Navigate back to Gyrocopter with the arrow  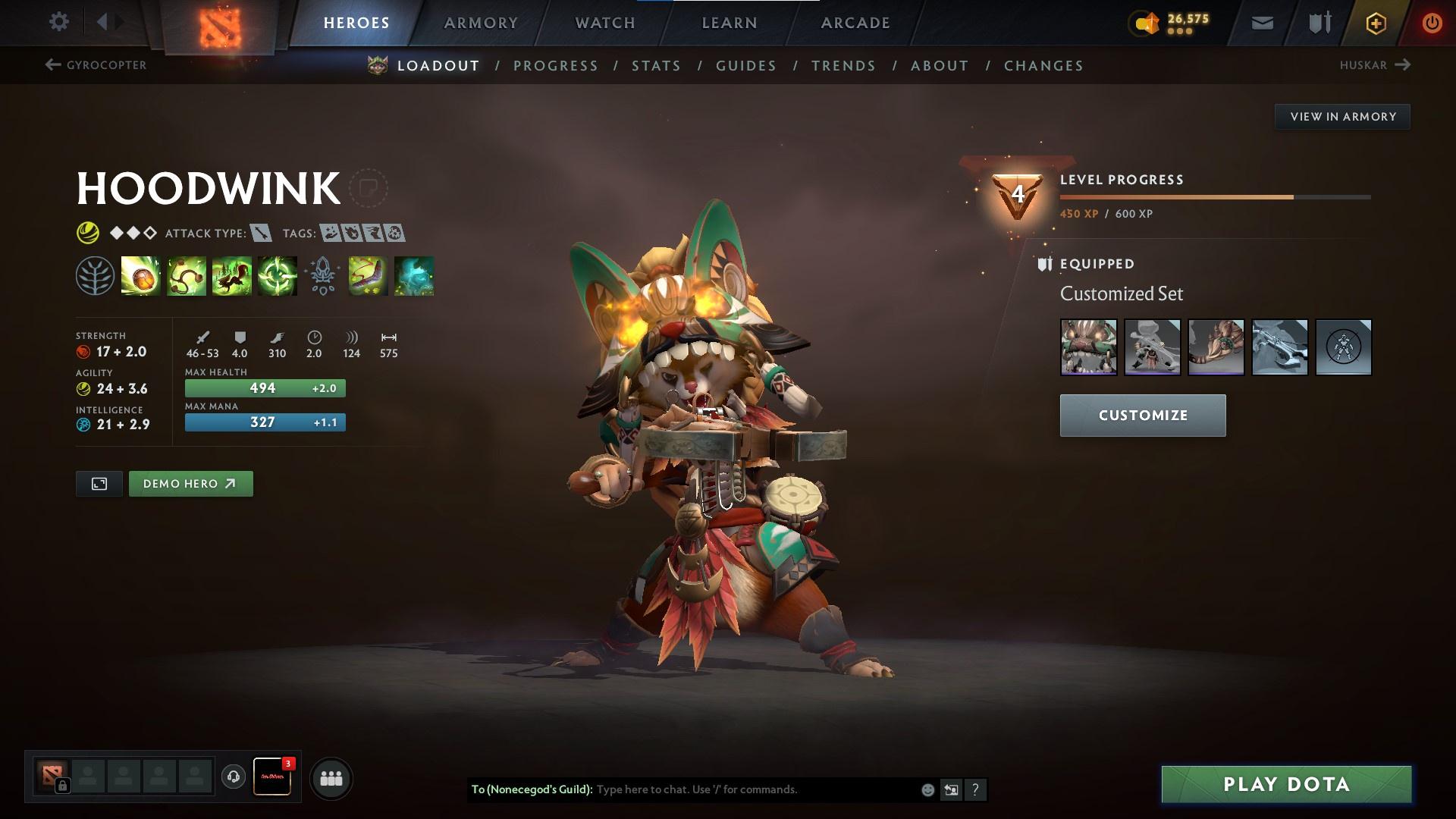point(51,65)
